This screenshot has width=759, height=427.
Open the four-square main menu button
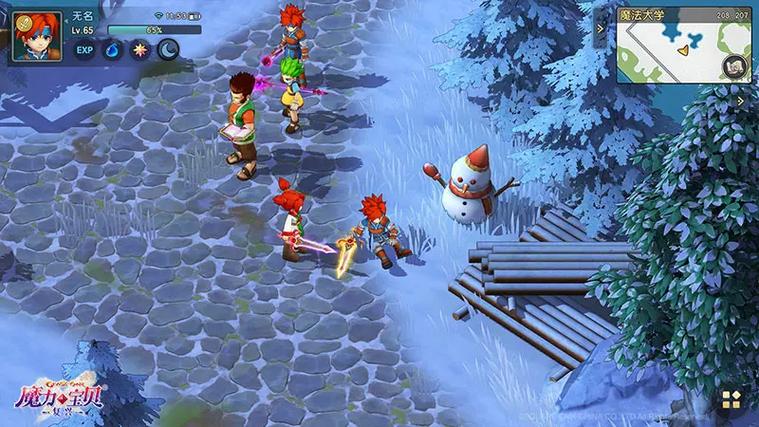pos(731,400)
